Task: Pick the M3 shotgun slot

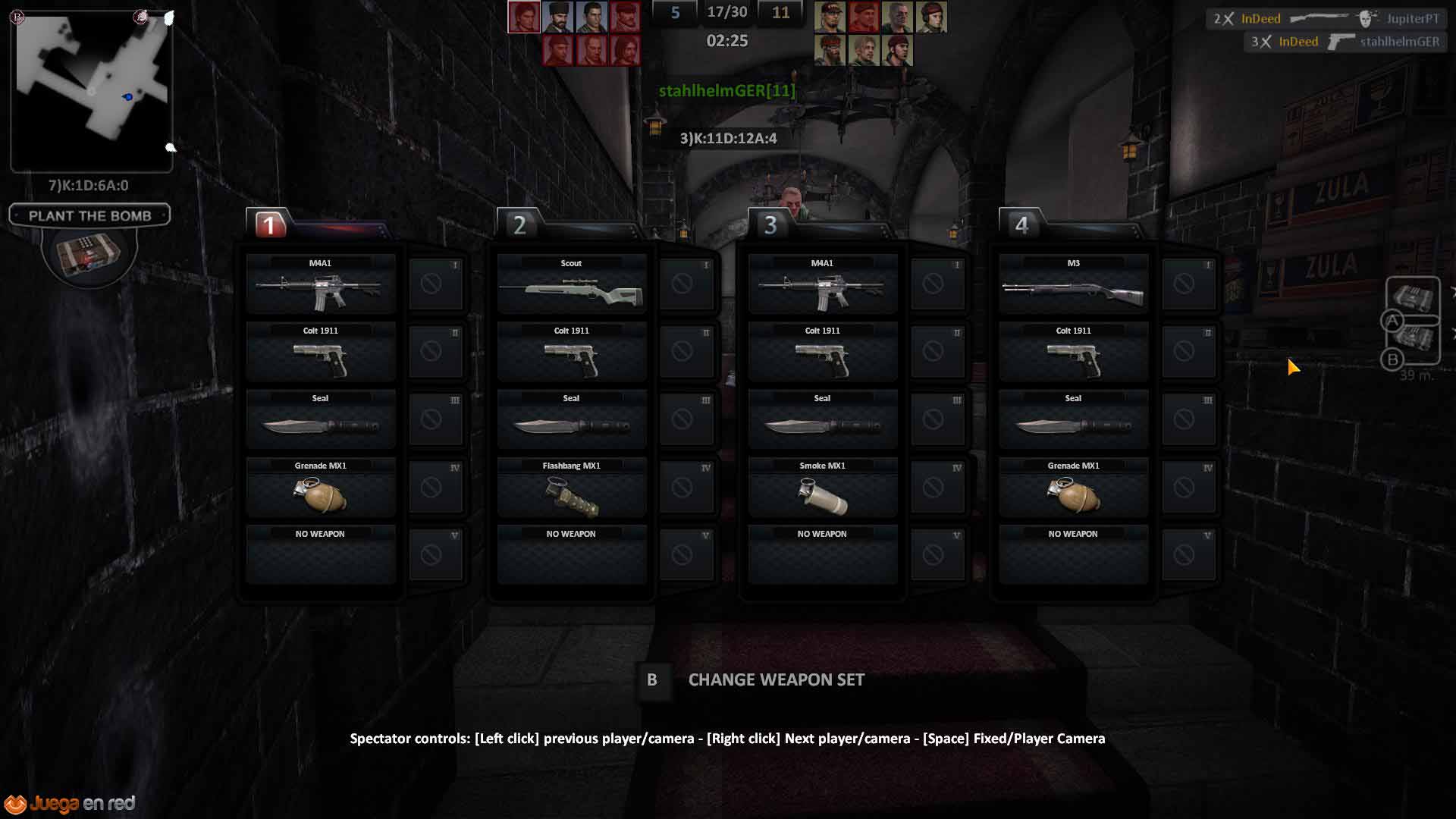Action: [1073, 284]
